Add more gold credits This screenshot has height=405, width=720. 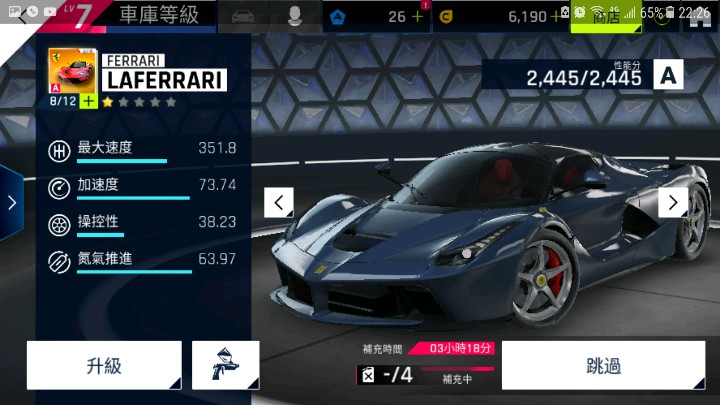[x=556, y=17]
